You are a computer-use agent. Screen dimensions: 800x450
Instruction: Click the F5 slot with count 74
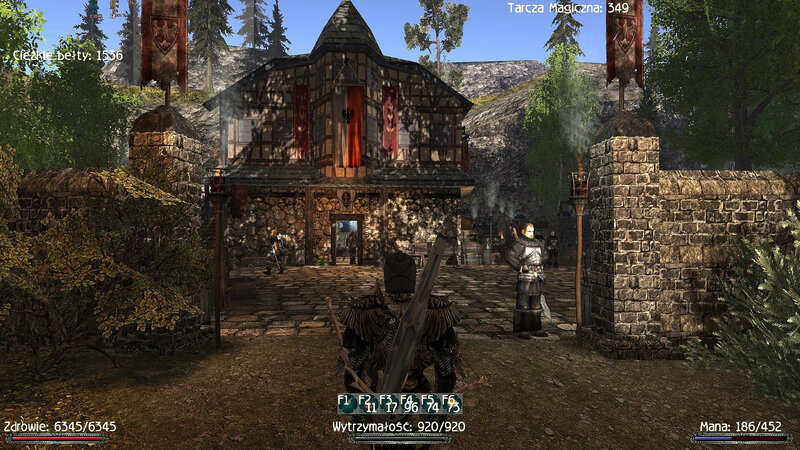click(431, 404)
